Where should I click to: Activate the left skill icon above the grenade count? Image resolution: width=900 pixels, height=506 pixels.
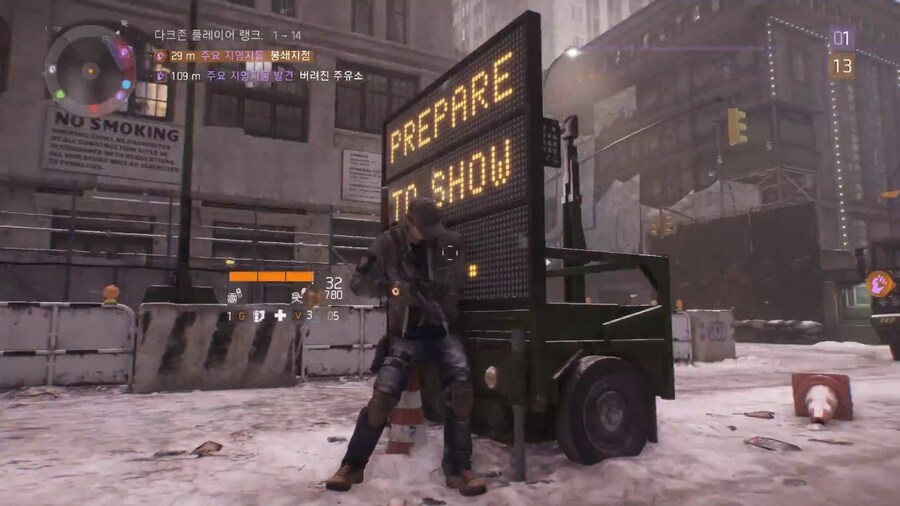click(234, 297)
